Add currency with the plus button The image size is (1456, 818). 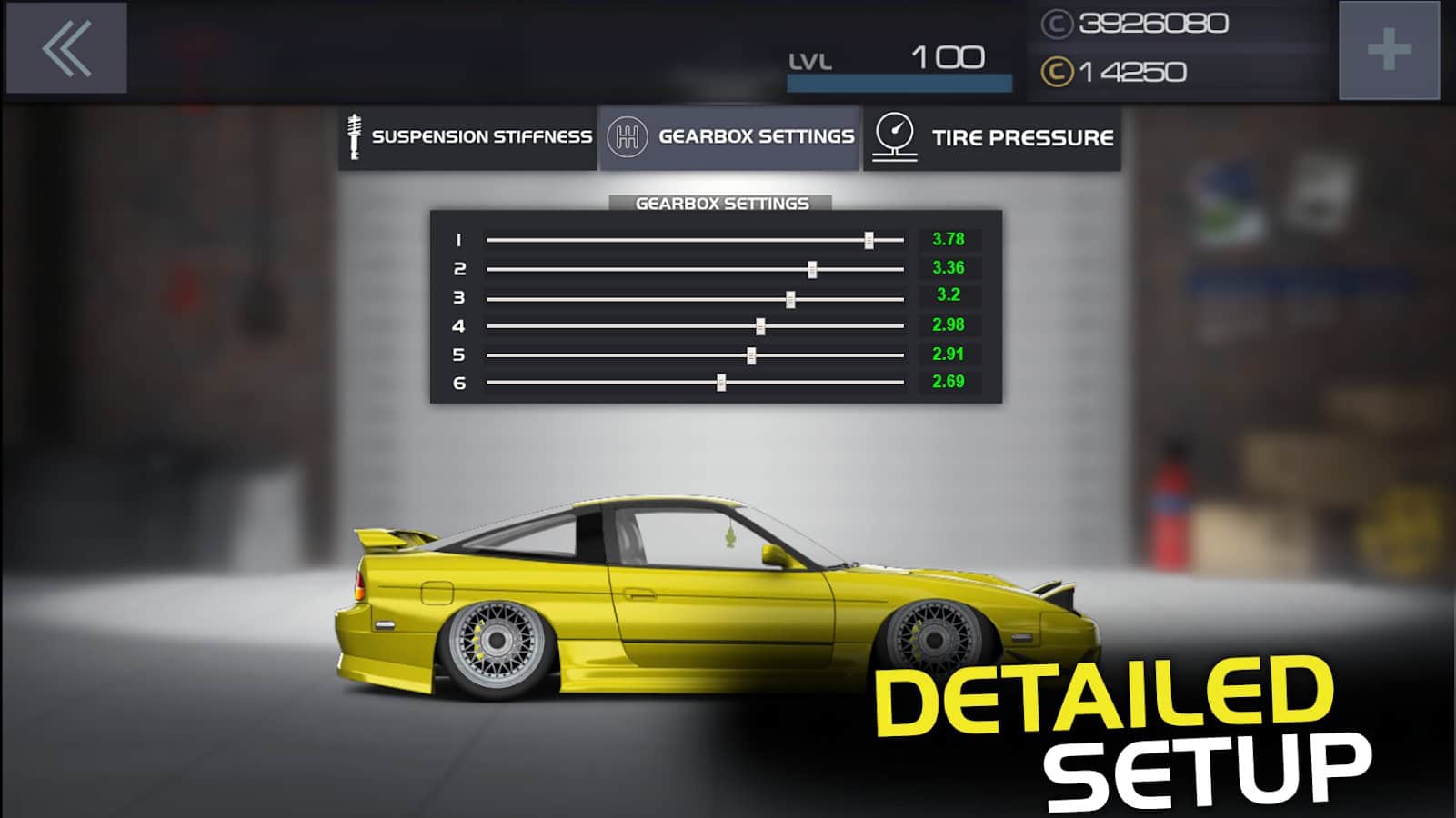pyautogui.click(x=1389, y=50)
